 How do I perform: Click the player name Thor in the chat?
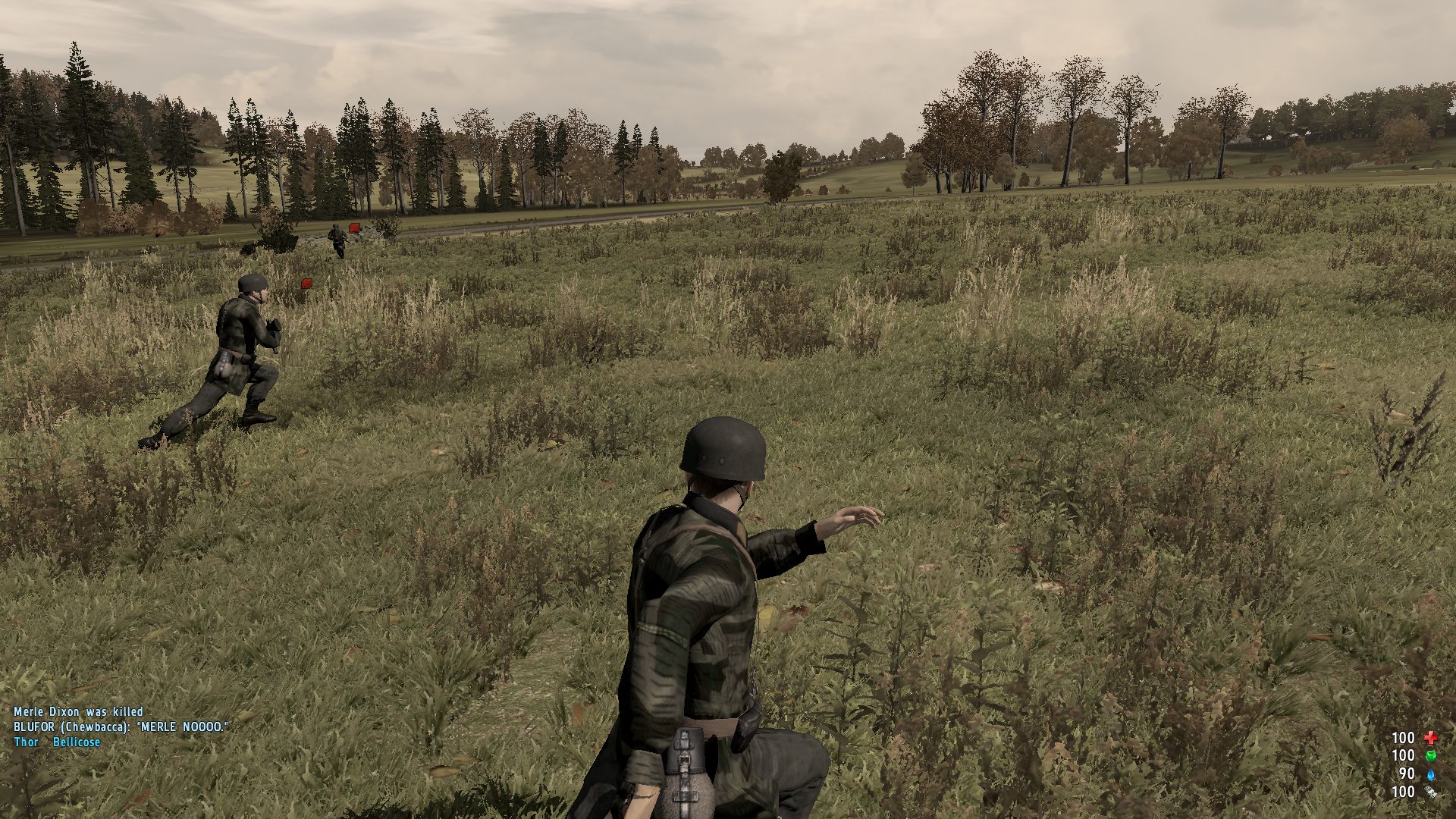click(x=24, y=742)
